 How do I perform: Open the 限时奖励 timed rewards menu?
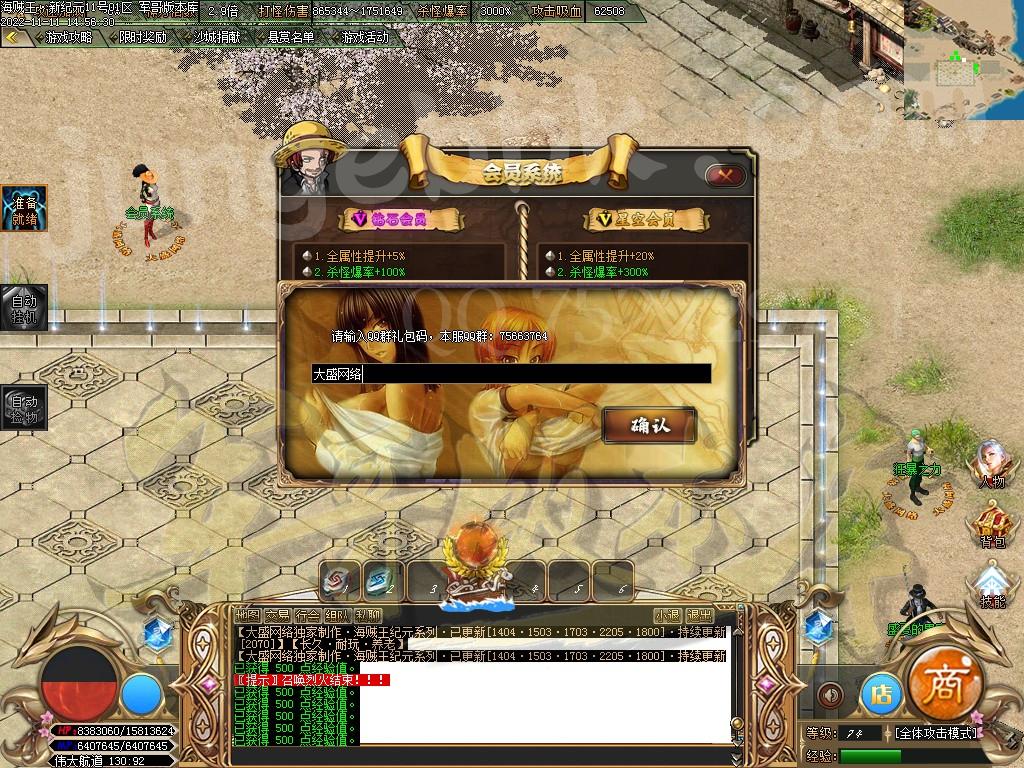point(142,37)
